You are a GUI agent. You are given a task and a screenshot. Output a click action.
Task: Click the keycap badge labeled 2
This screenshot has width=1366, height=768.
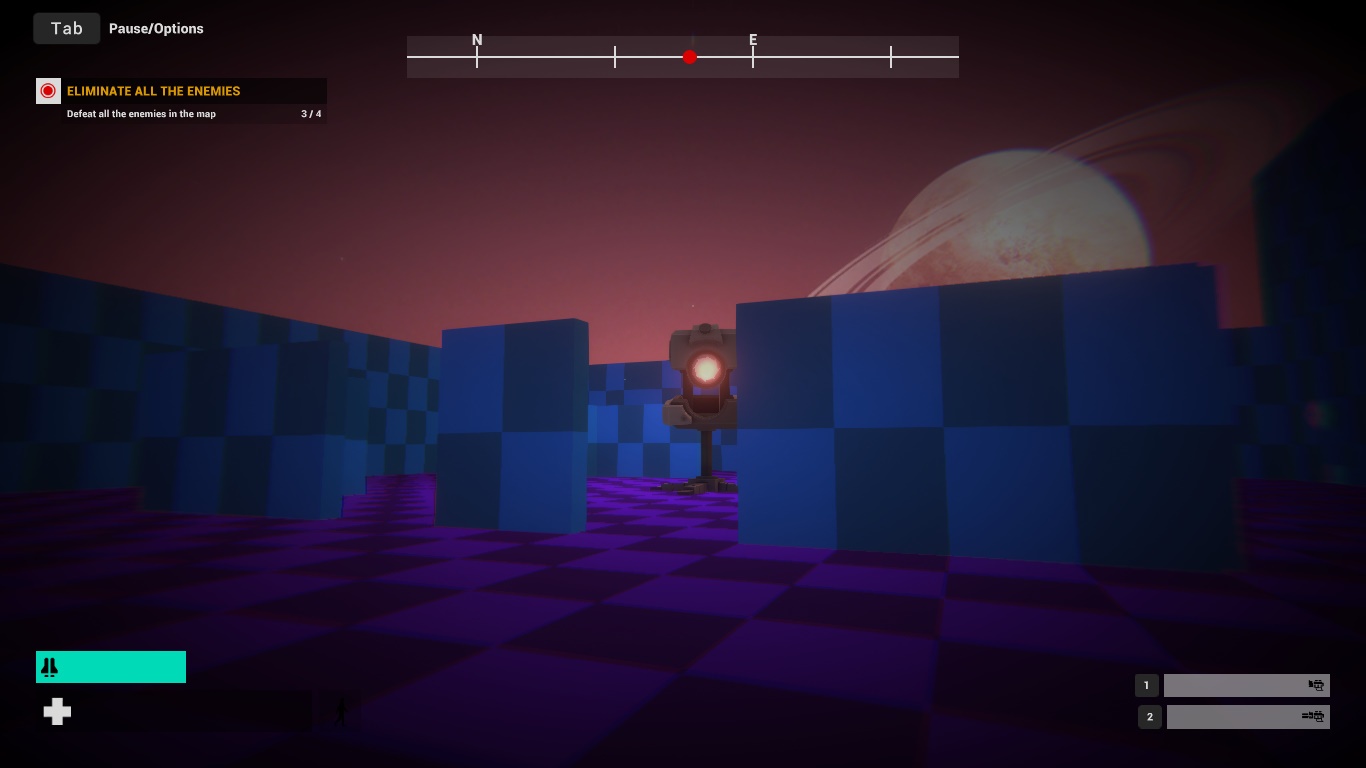(x=1149, y=716)
